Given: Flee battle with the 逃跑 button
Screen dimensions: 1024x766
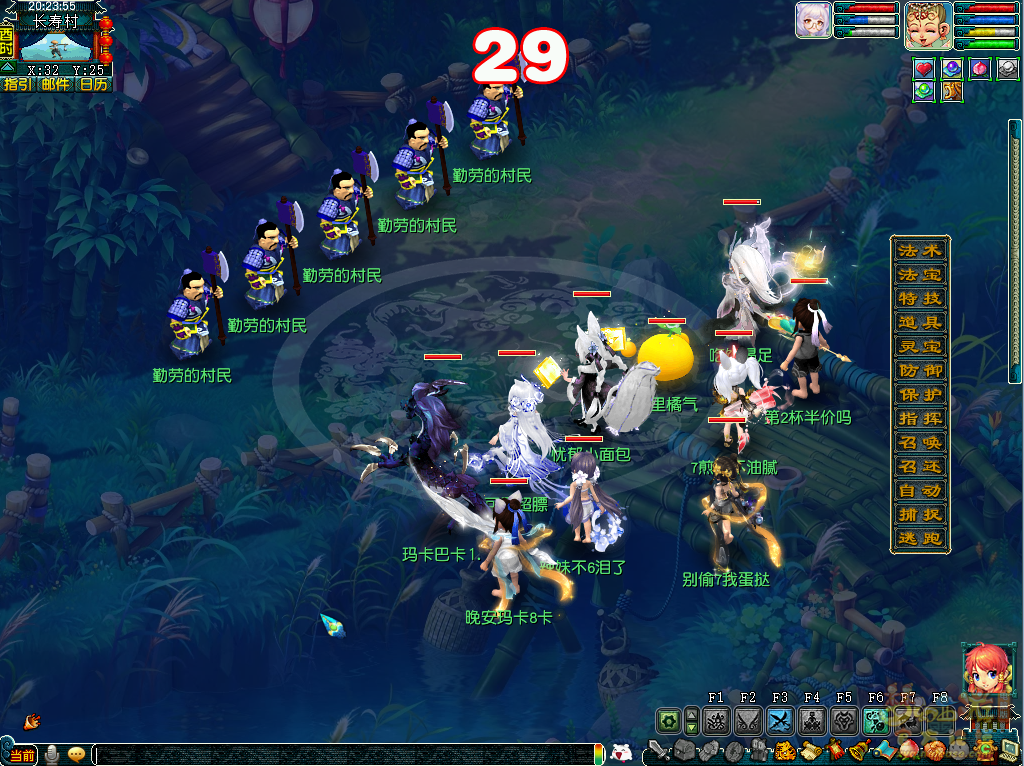Looking at the screenshot, I should (x=920, y=538).
